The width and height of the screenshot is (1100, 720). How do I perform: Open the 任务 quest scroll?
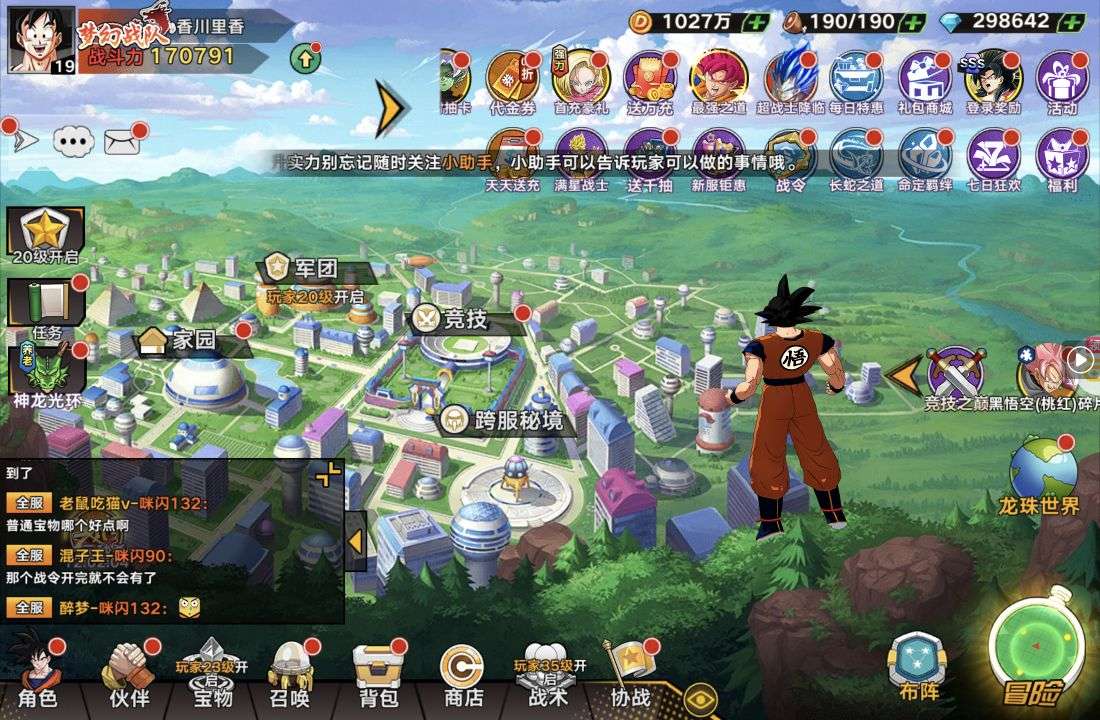(46, 307)
